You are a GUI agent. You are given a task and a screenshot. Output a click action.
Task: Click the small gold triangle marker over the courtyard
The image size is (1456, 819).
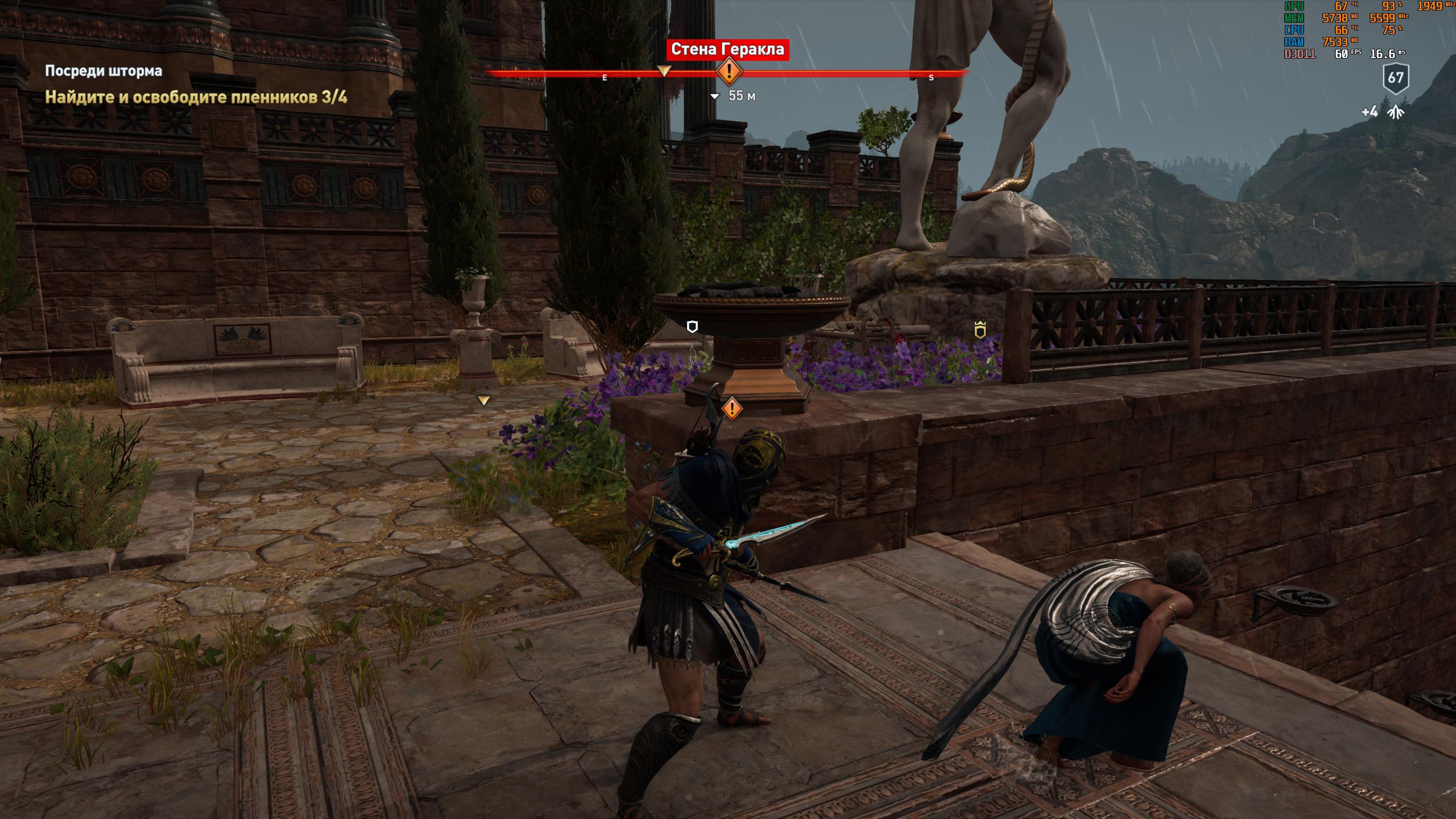[x=483, y=401]
